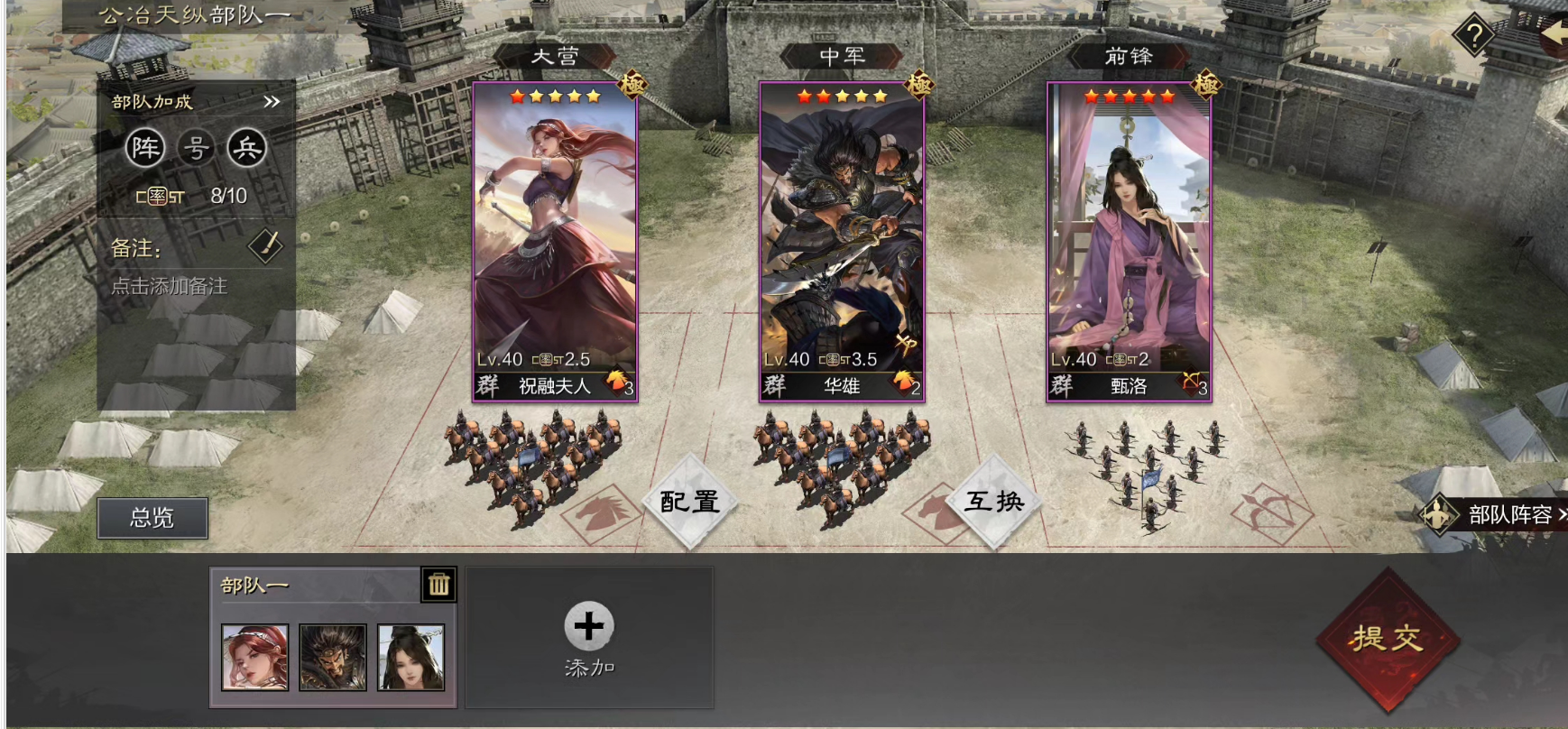Delete 部队一 using the trash icon
This screenshot has width=1568, height=729.
click(x=439, y=585)
